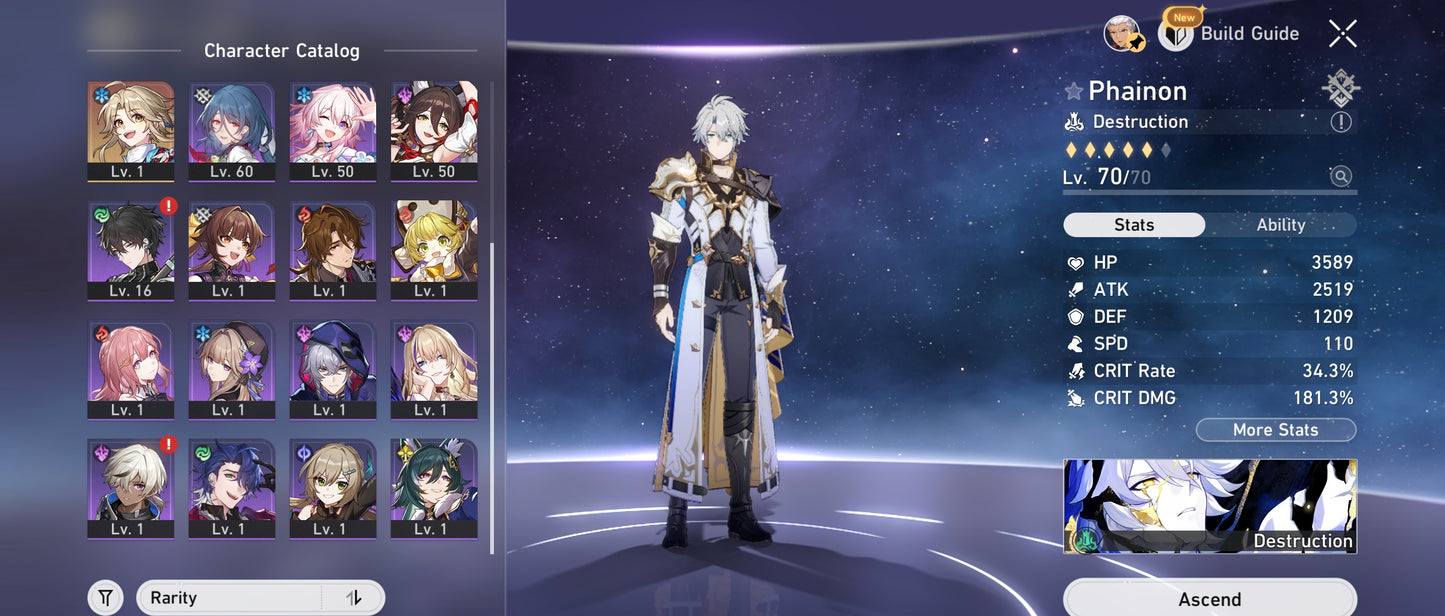
Task: Toggle the favorite star beside Phainon's name
Action: [x=1074, y=92]
